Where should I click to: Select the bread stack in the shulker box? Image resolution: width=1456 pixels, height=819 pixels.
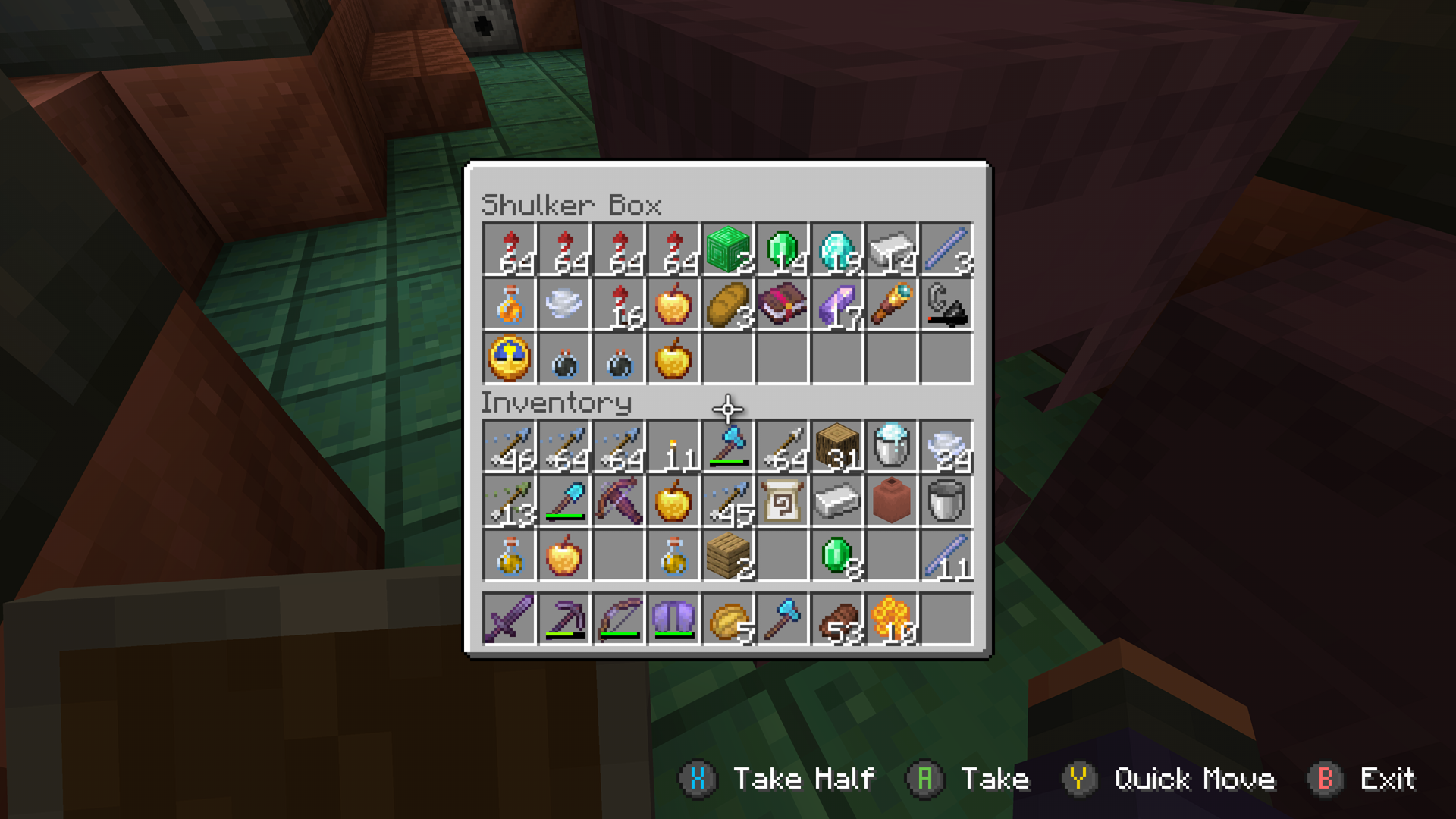[726, 305]
